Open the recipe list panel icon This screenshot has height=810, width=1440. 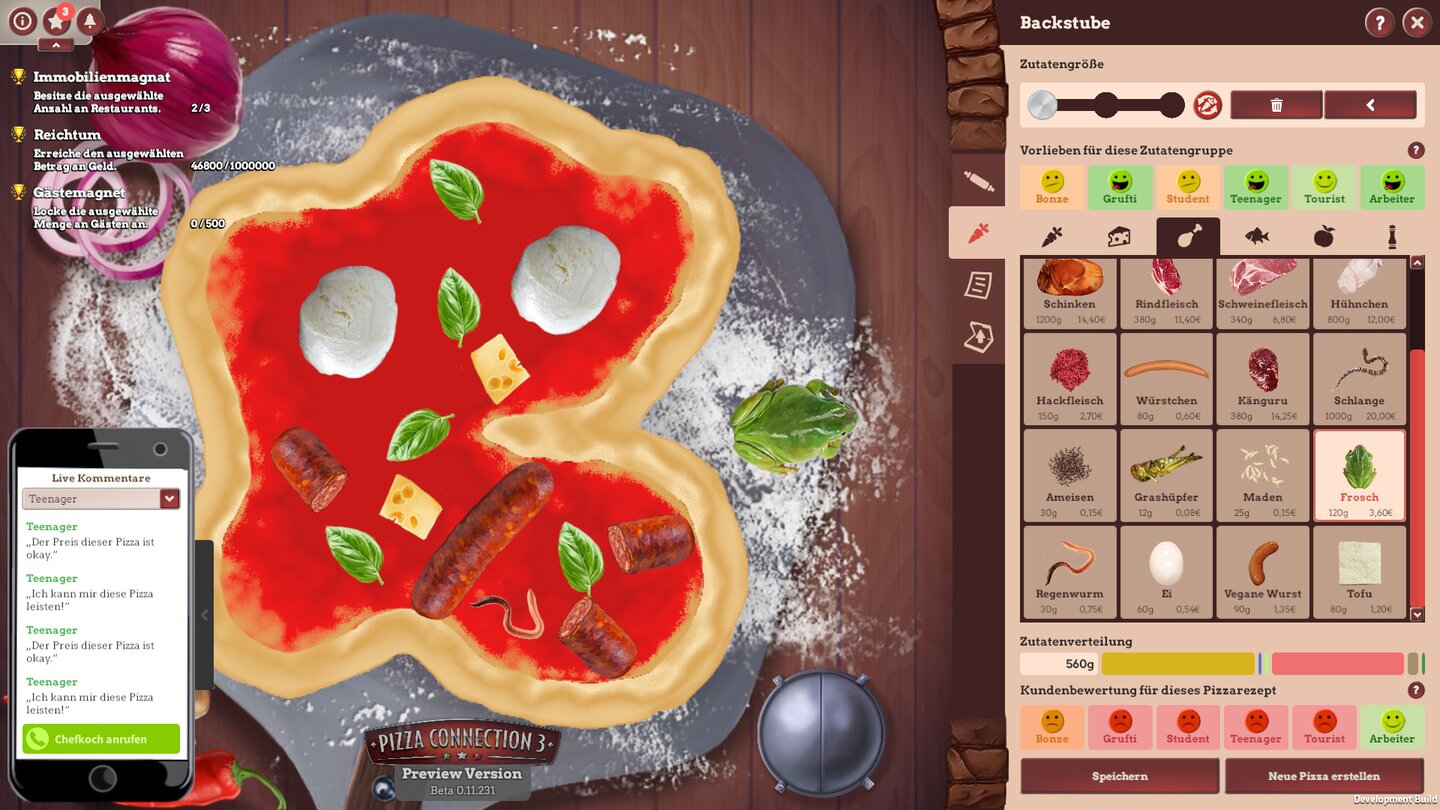pyautogui.click(x=978, y=286)
